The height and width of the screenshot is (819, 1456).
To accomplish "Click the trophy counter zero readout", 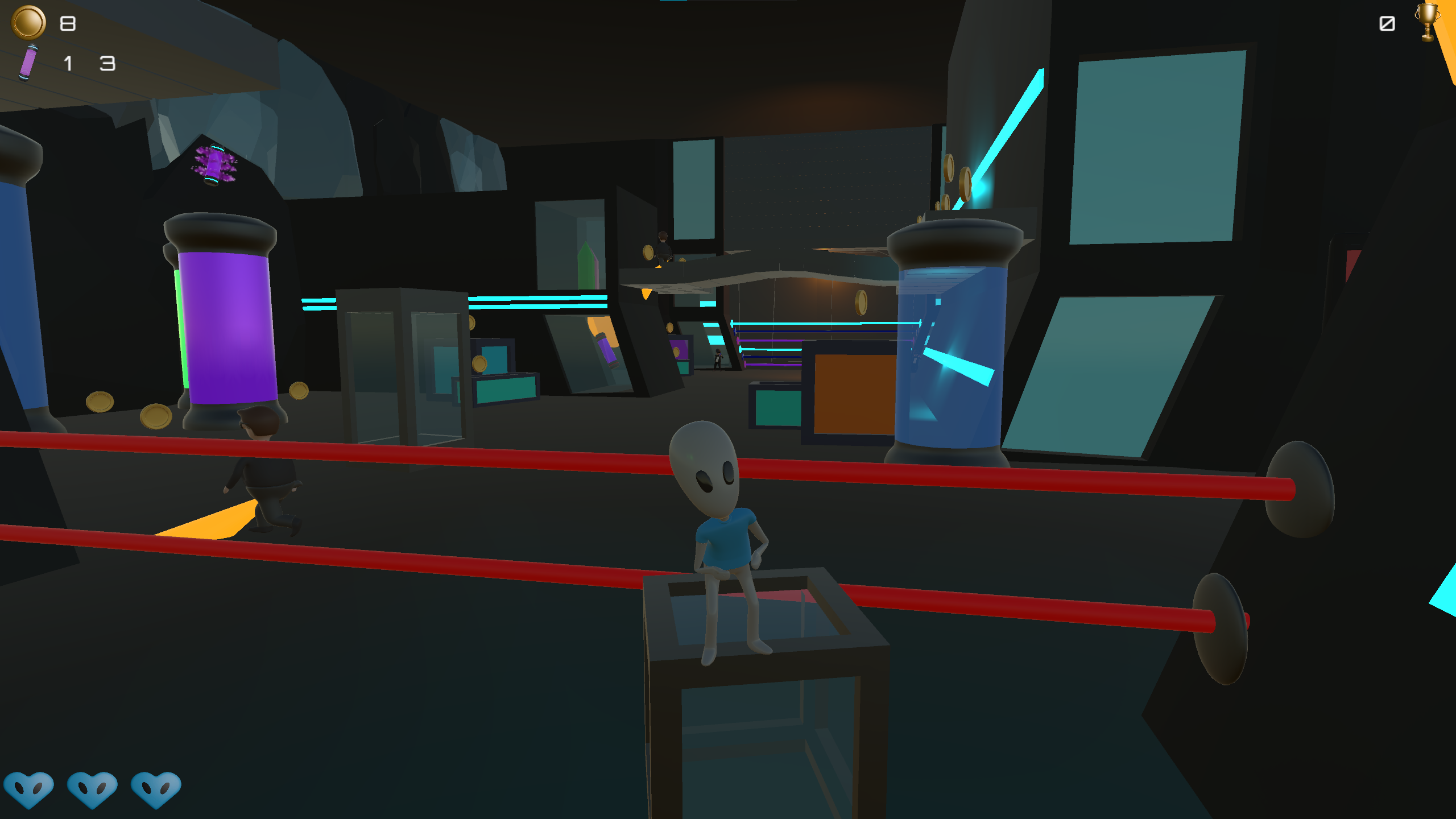I will pyautogui.click(x=1388, y=24).
